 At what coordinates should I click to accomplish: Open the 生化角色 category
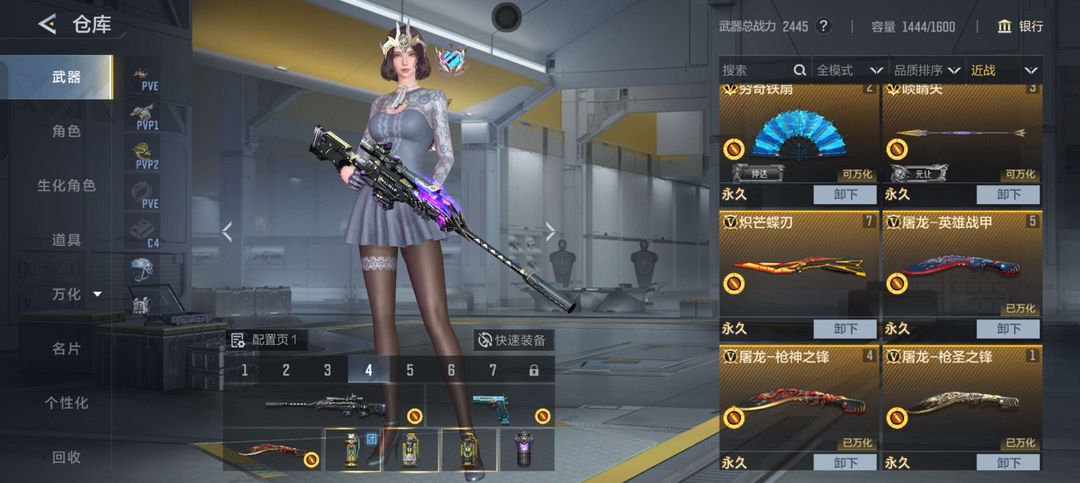coord(66,186)
